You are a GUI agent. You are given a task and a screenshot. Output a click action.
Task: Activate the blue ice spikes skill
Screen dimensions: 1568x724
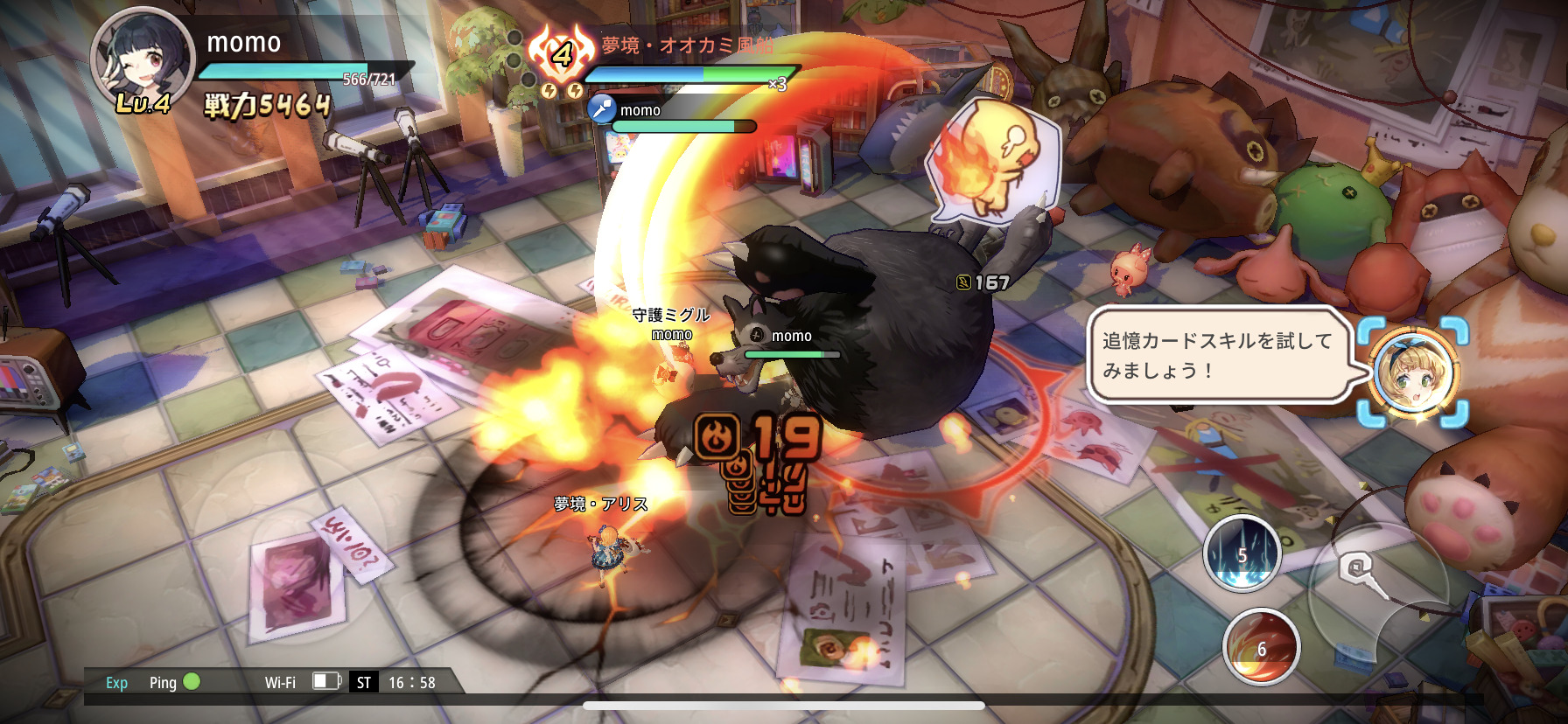point(1242,553)
